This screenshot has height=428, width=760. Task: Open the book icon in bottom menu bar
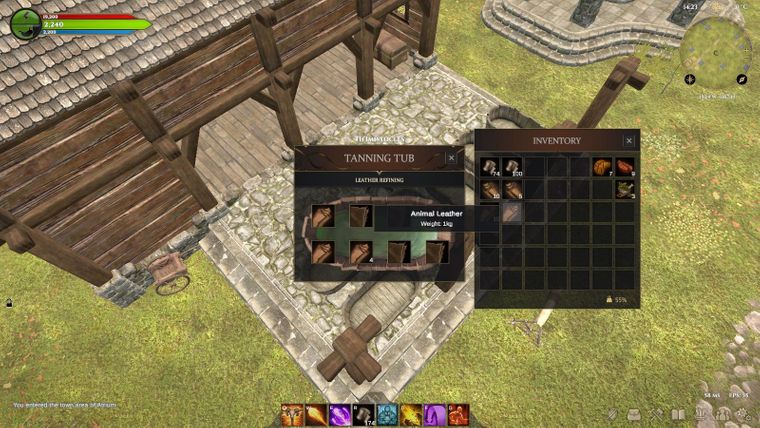678,414
